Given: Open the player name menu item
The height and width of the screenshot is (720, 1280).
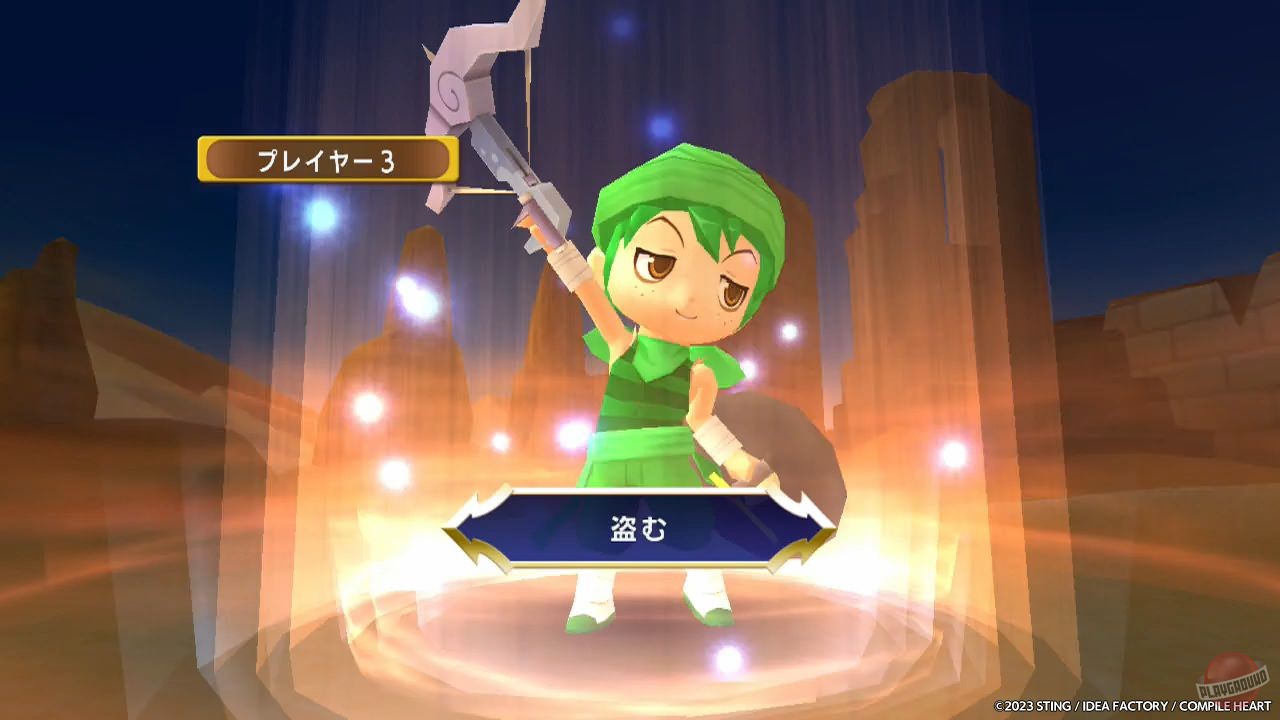Looking at the screenshot, I should click(330, 158).
